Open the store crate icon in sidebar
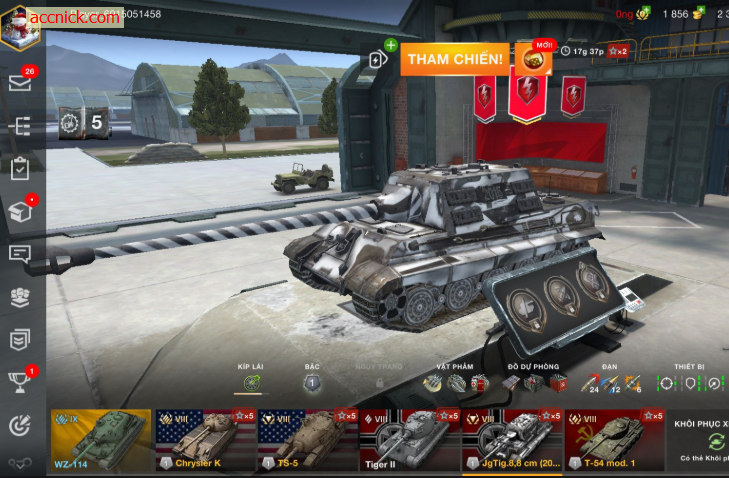Image resolution: width=729 pixels, height=478 pixels. tap(20, 211)
